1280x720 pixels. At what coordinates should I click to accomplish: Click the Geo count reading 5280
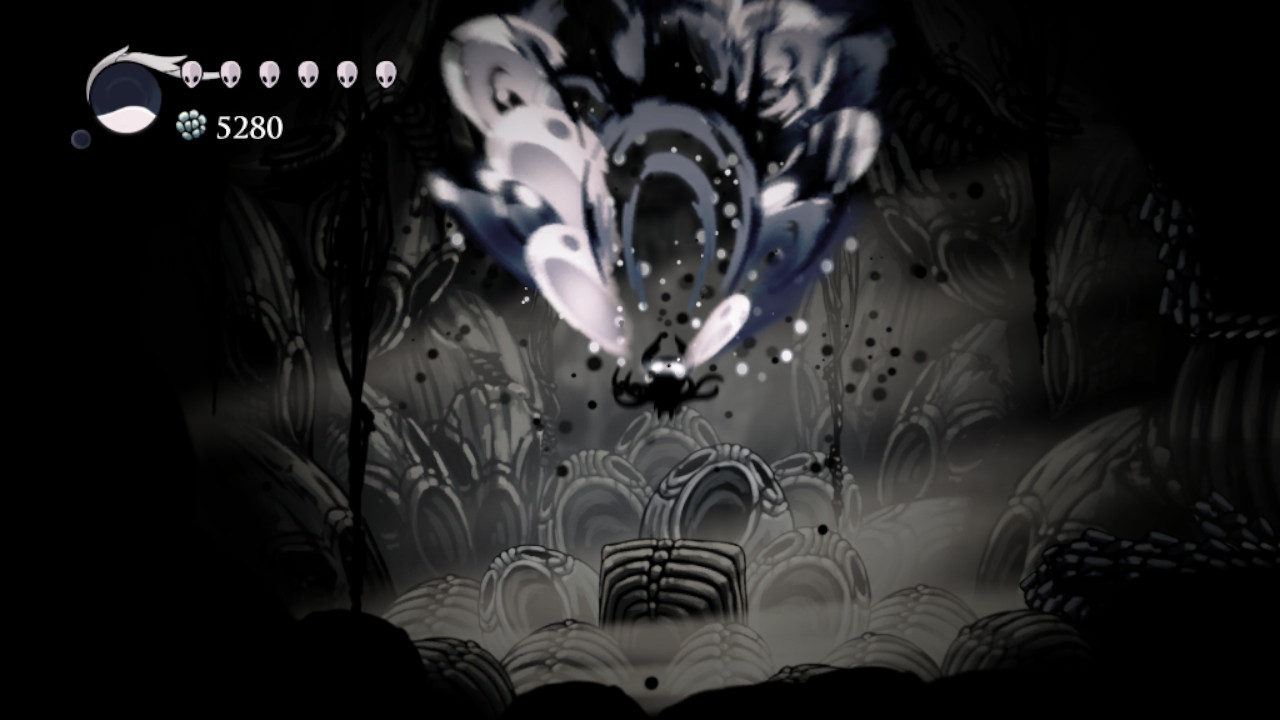(247, 128)
